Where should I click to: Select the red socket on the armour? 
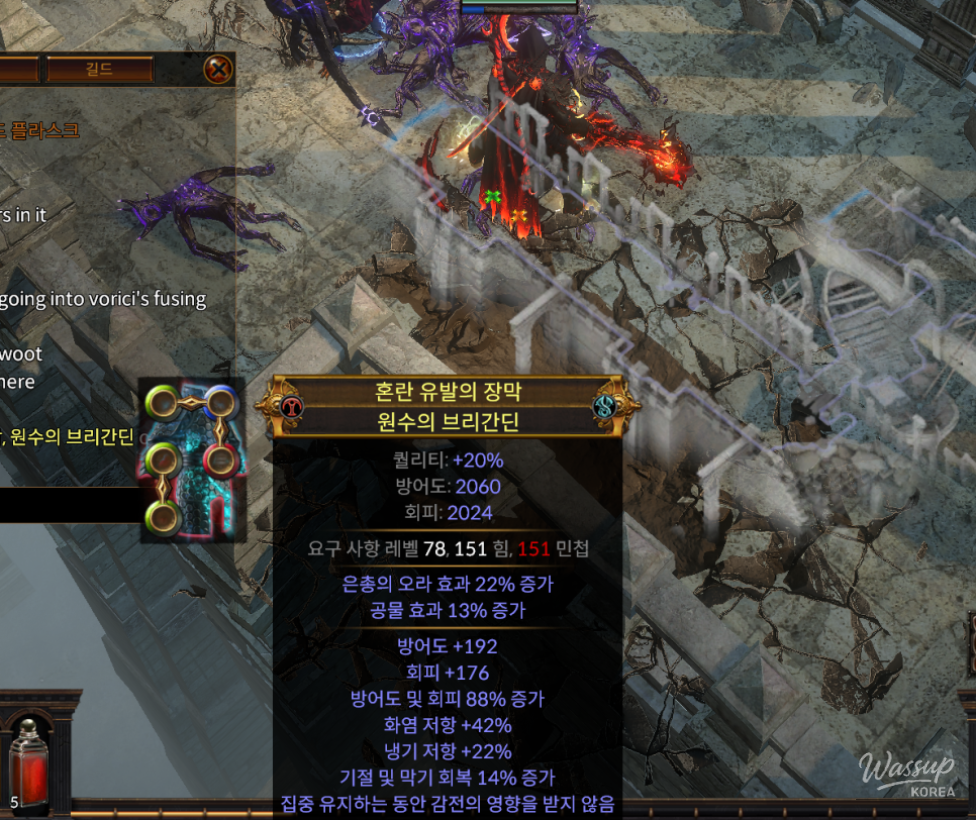pos(219,461)
